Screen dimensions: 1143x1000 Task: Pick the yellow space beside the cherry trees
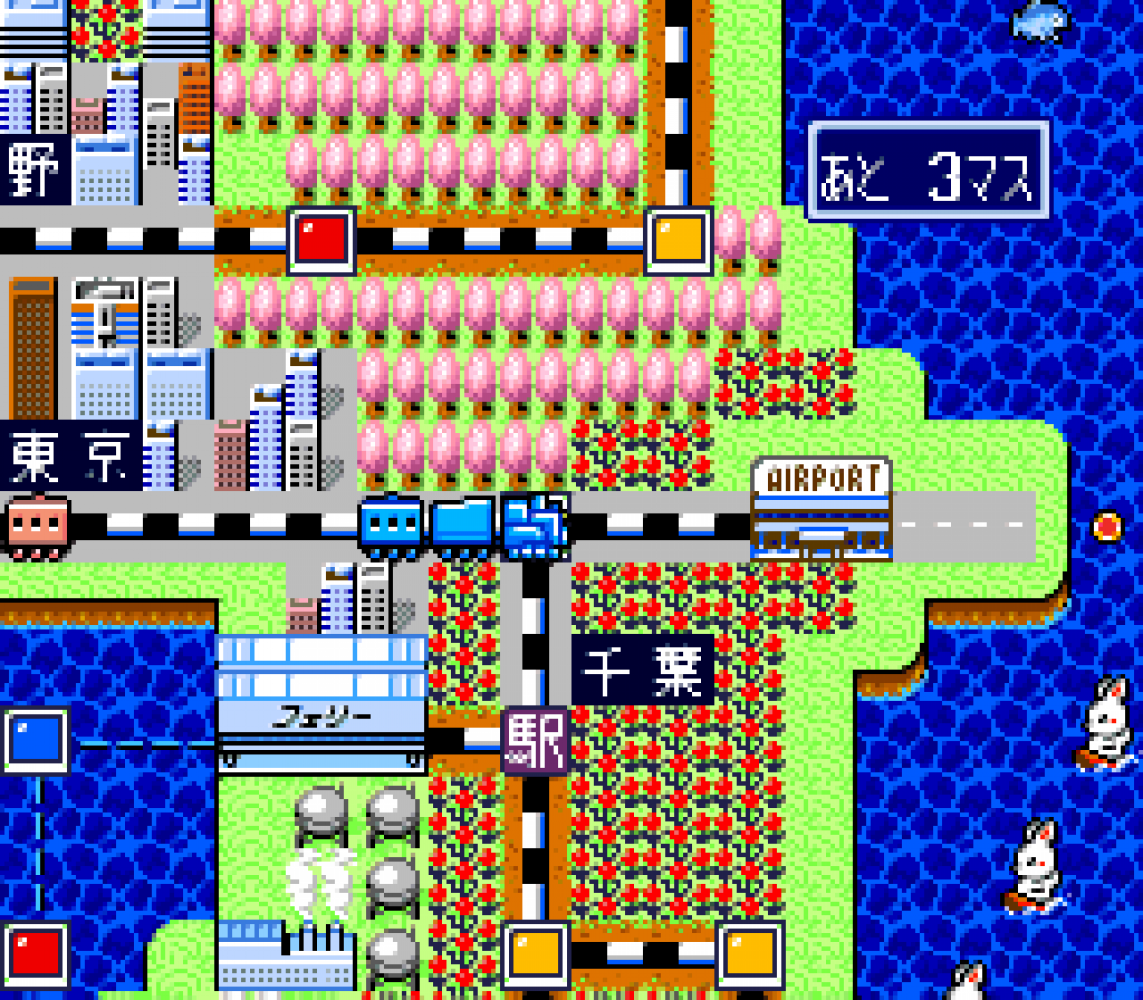[679, 240]
